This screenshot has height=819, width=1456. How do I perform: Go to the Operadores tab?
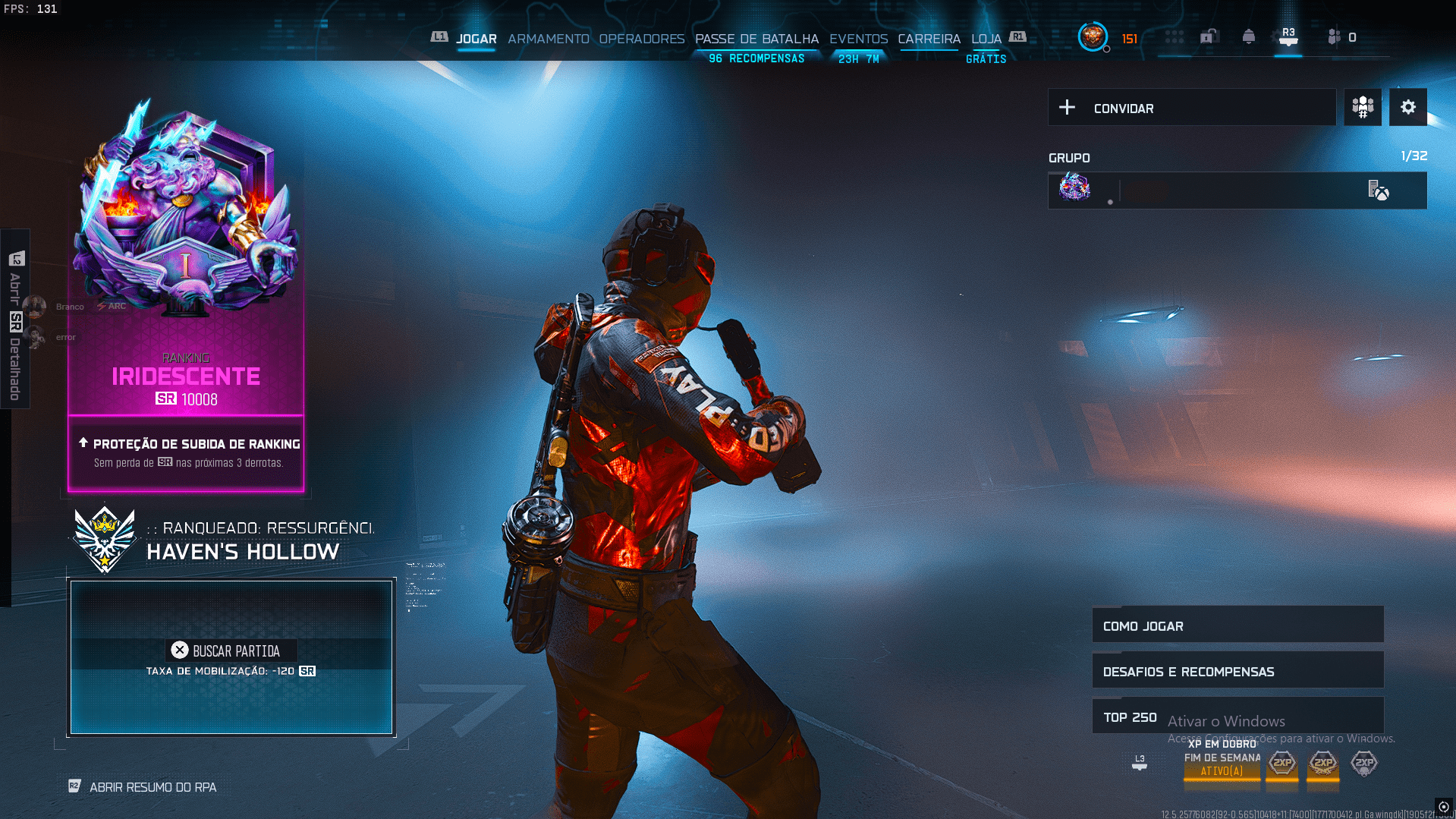tap(641, 39)
